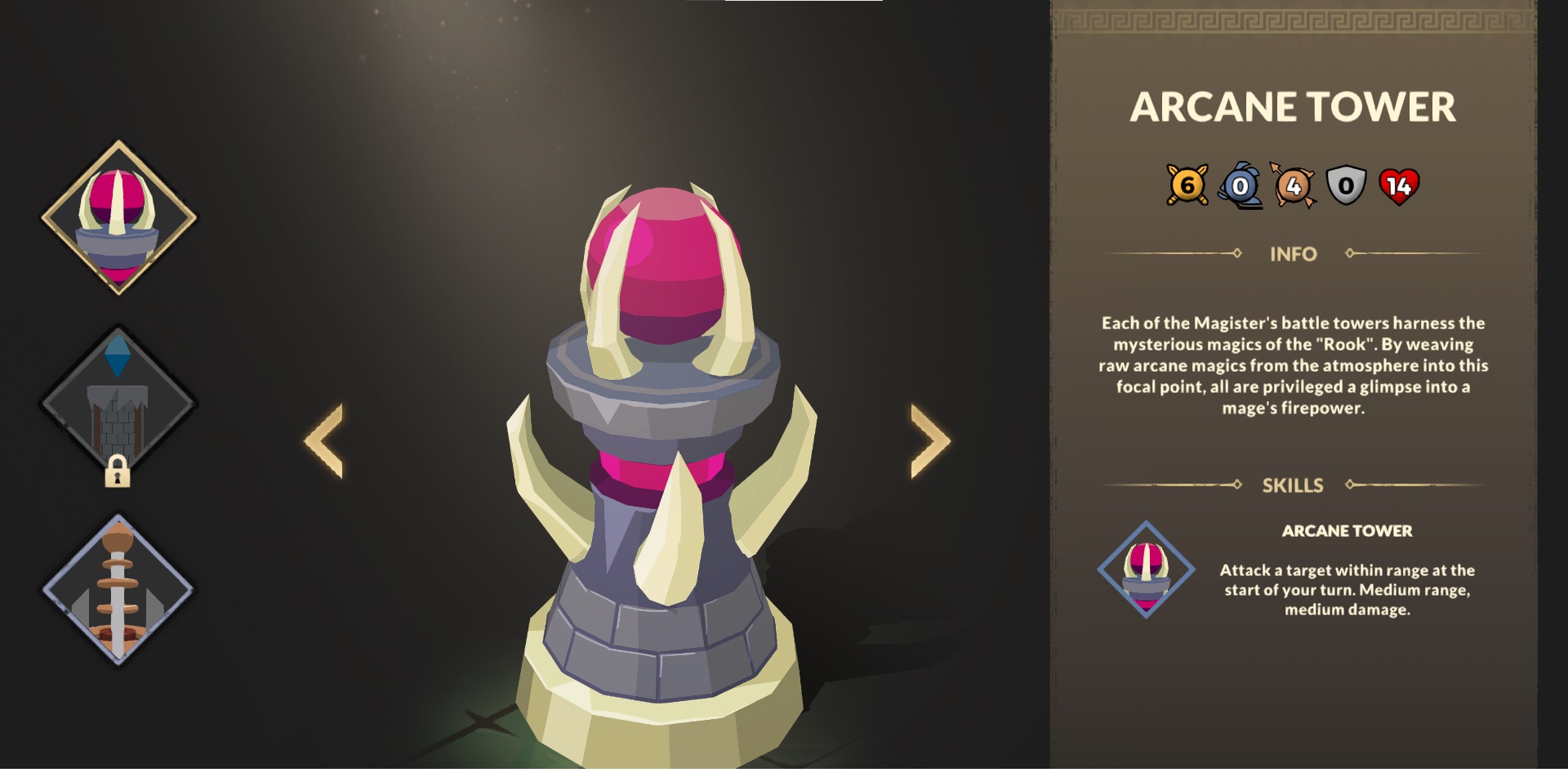Image resolution: width=1568 pixels, height=777 pixels.
Task: Select the attack stat icon showing 6
Action: point(1188,186)
